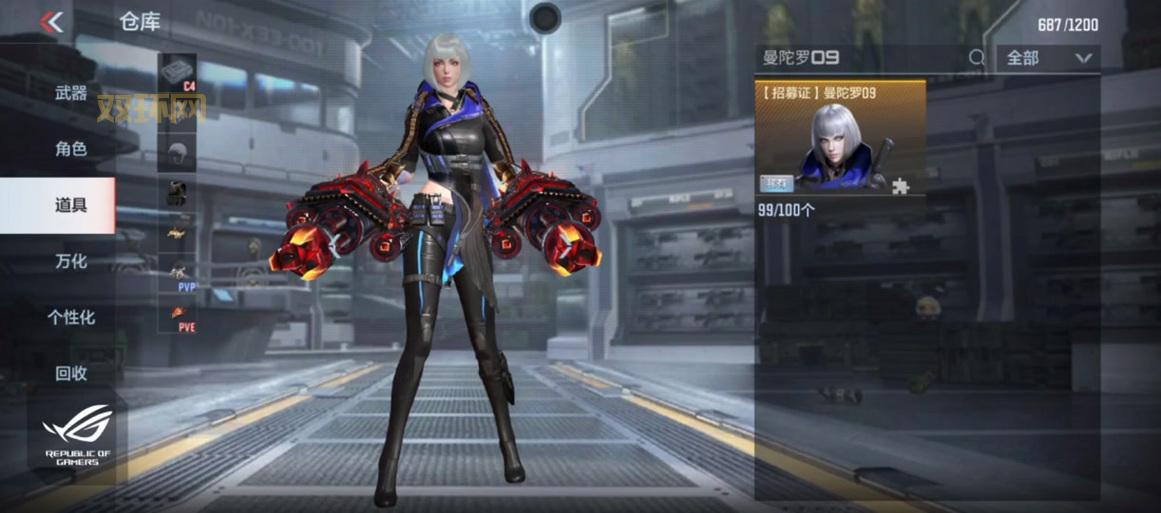Image resolution: width=1161 pixels, height=513 pixels.
Task: Open the 全部 (All) filter dropdown
Action: pyautogui.click(x=1048, y=58)
